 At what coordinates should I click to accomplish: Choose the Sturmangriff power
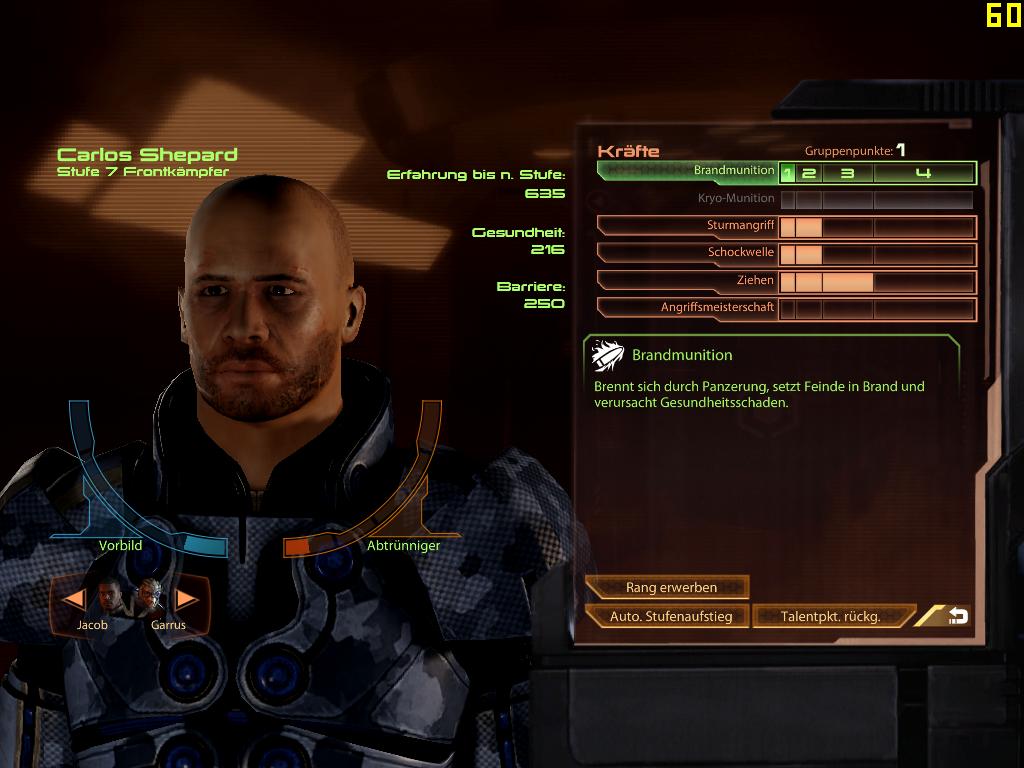pyautogui.click(x=690, y=227)
